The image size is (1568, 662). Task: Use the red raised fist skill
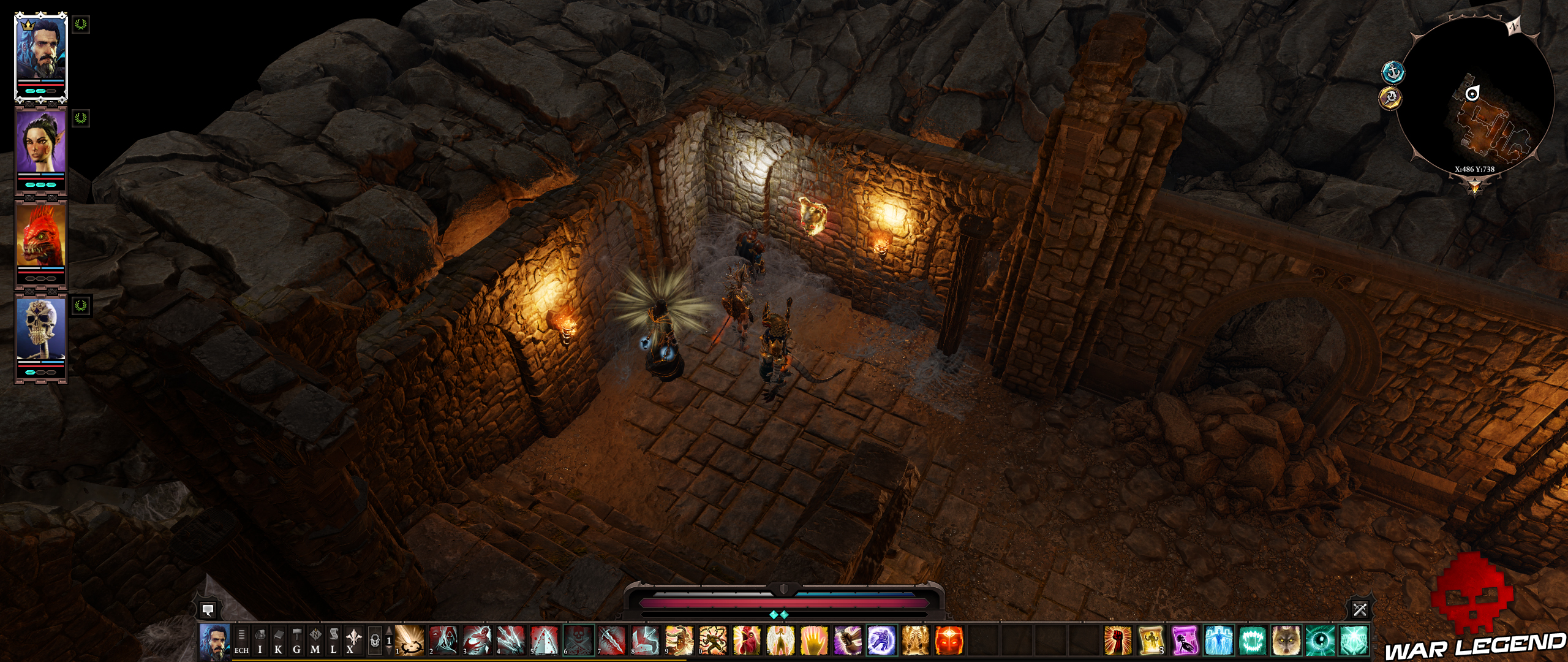1117,641
